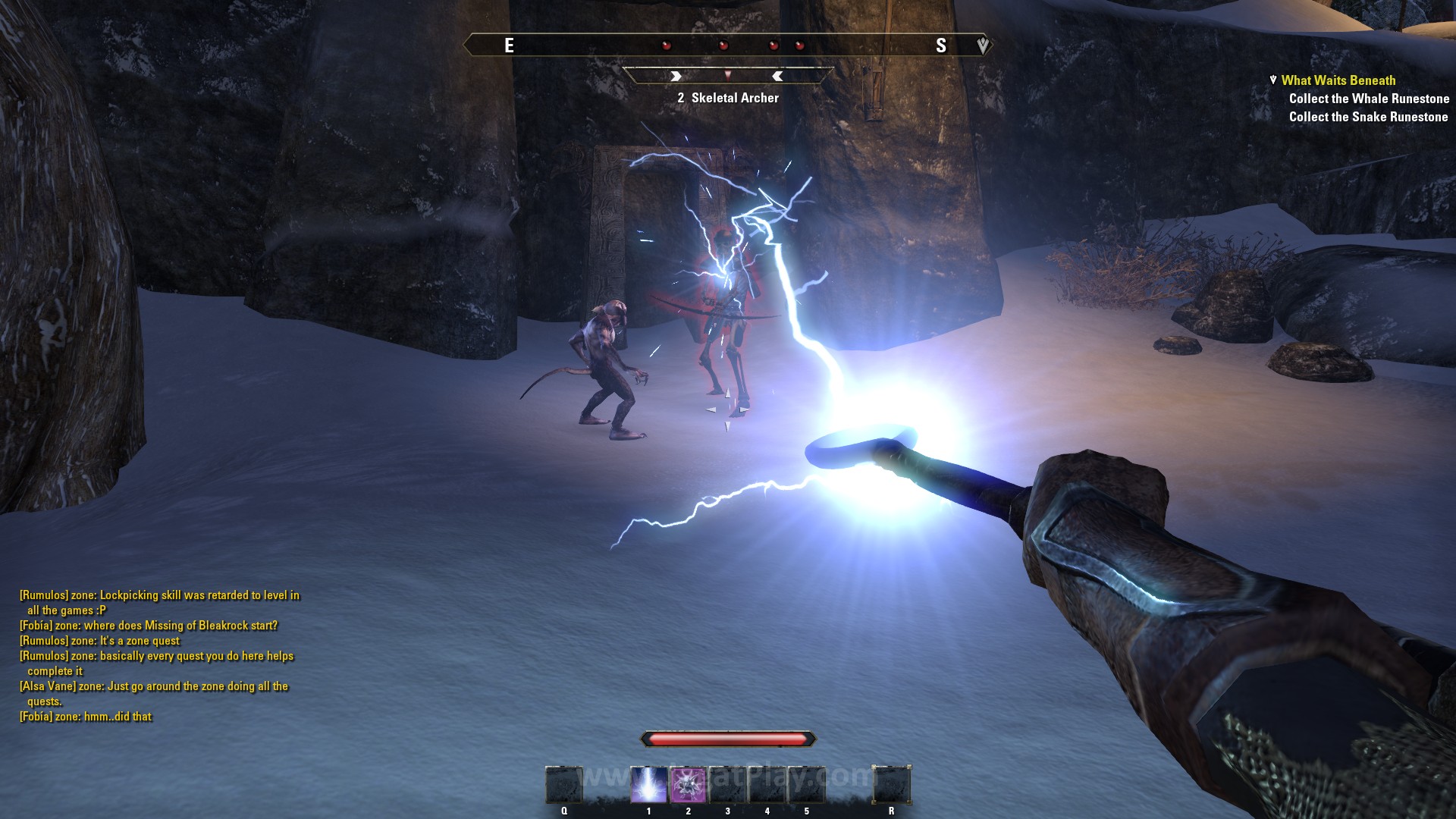This screenshot has width=1456, height=819.
Task: Cast the purple familiar summon ability
Action: 688,785
